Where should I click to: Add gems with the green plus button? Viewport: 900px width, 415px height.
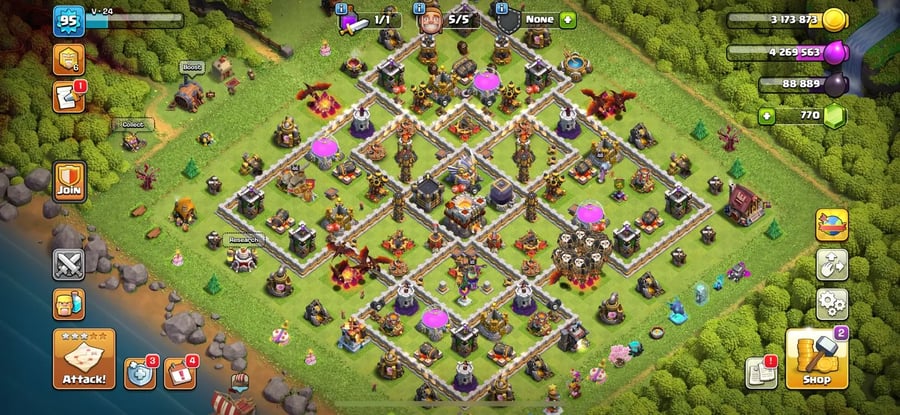pyautogui.click(x=768, y=116)
